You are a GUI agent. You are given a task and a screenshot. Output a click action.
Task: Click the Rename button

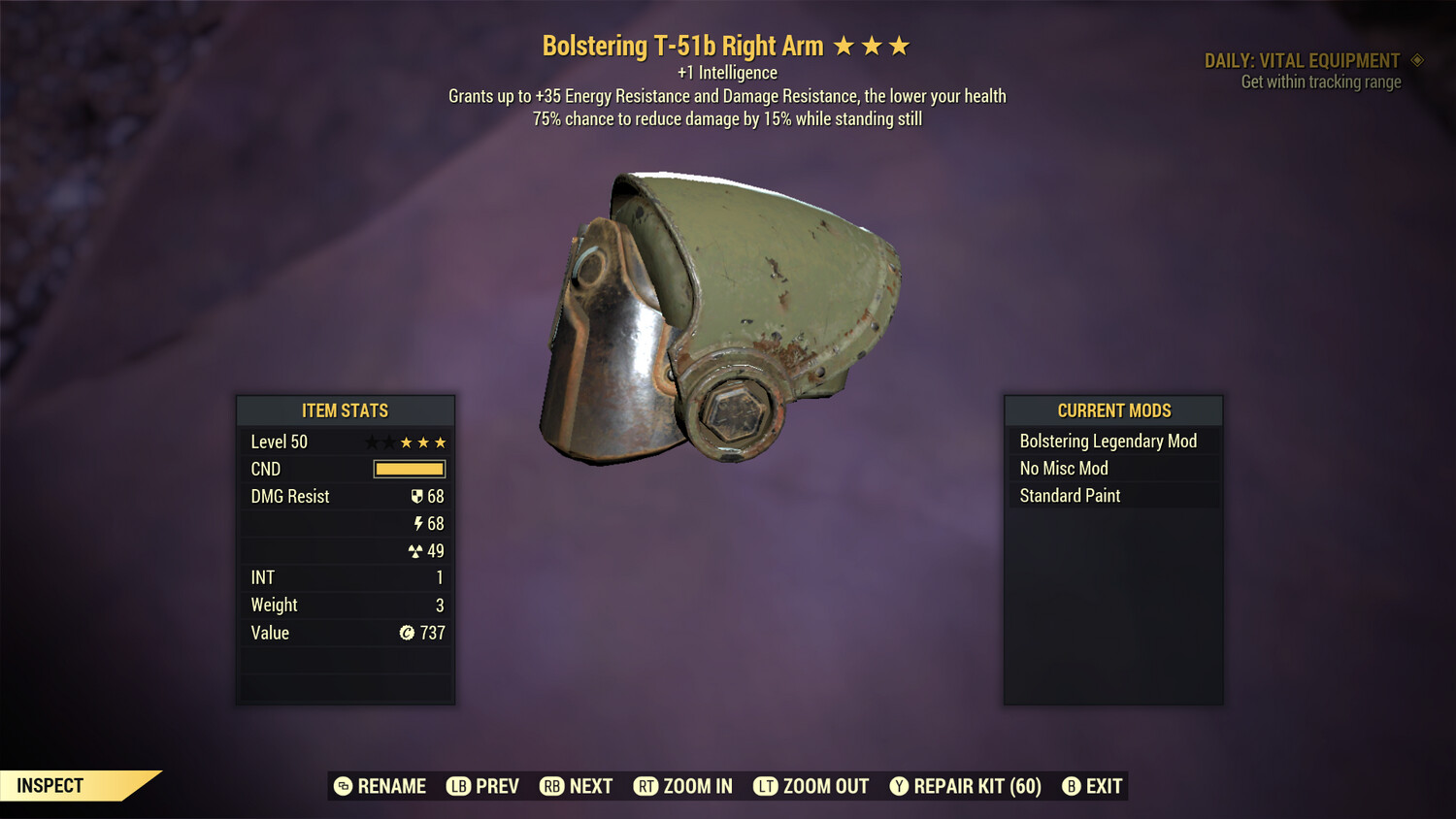pyautogui.click(x=380, y=786)
